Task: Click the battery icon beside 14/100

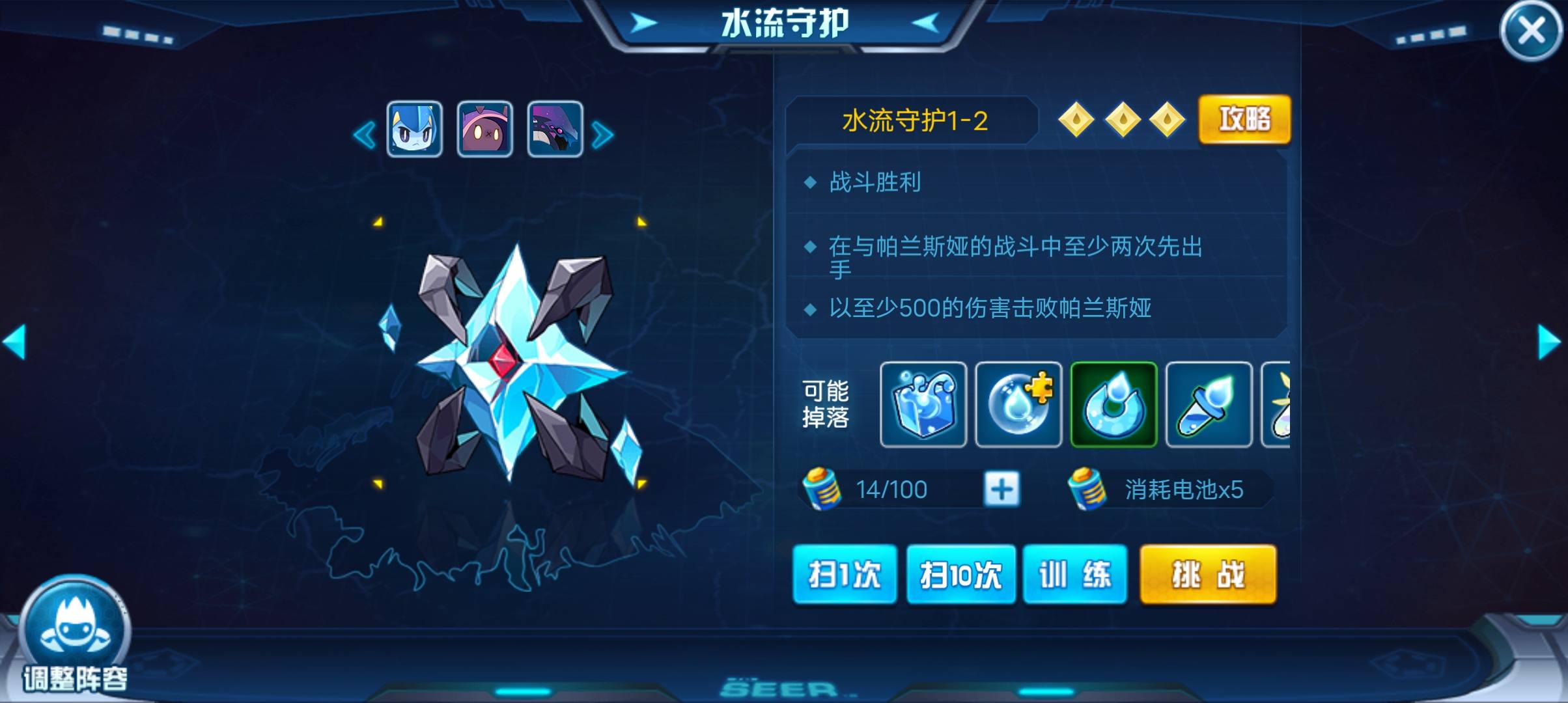Action: (820, 489)
